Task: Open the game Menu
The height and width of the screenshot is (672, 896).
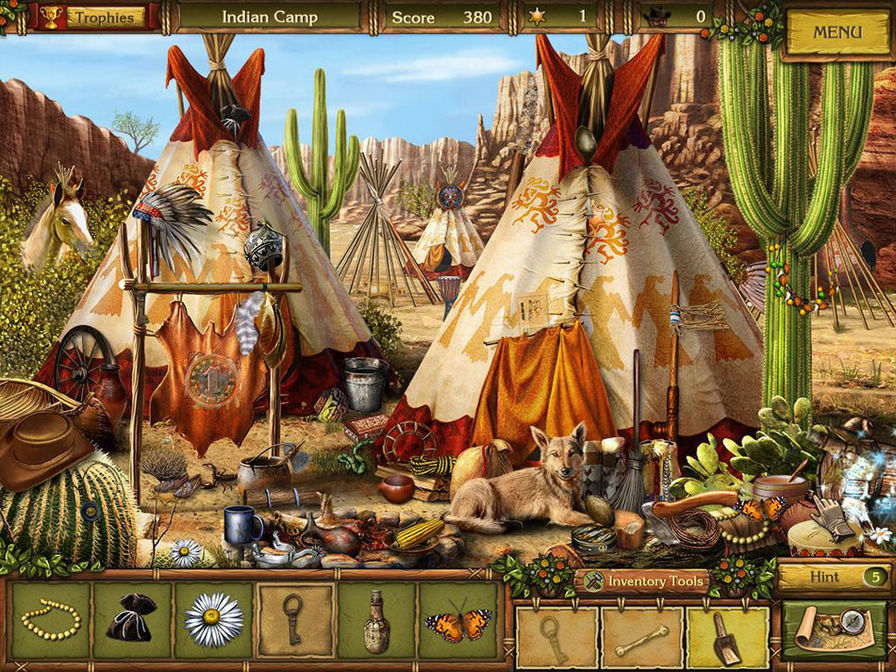Action: click(837, 32)
